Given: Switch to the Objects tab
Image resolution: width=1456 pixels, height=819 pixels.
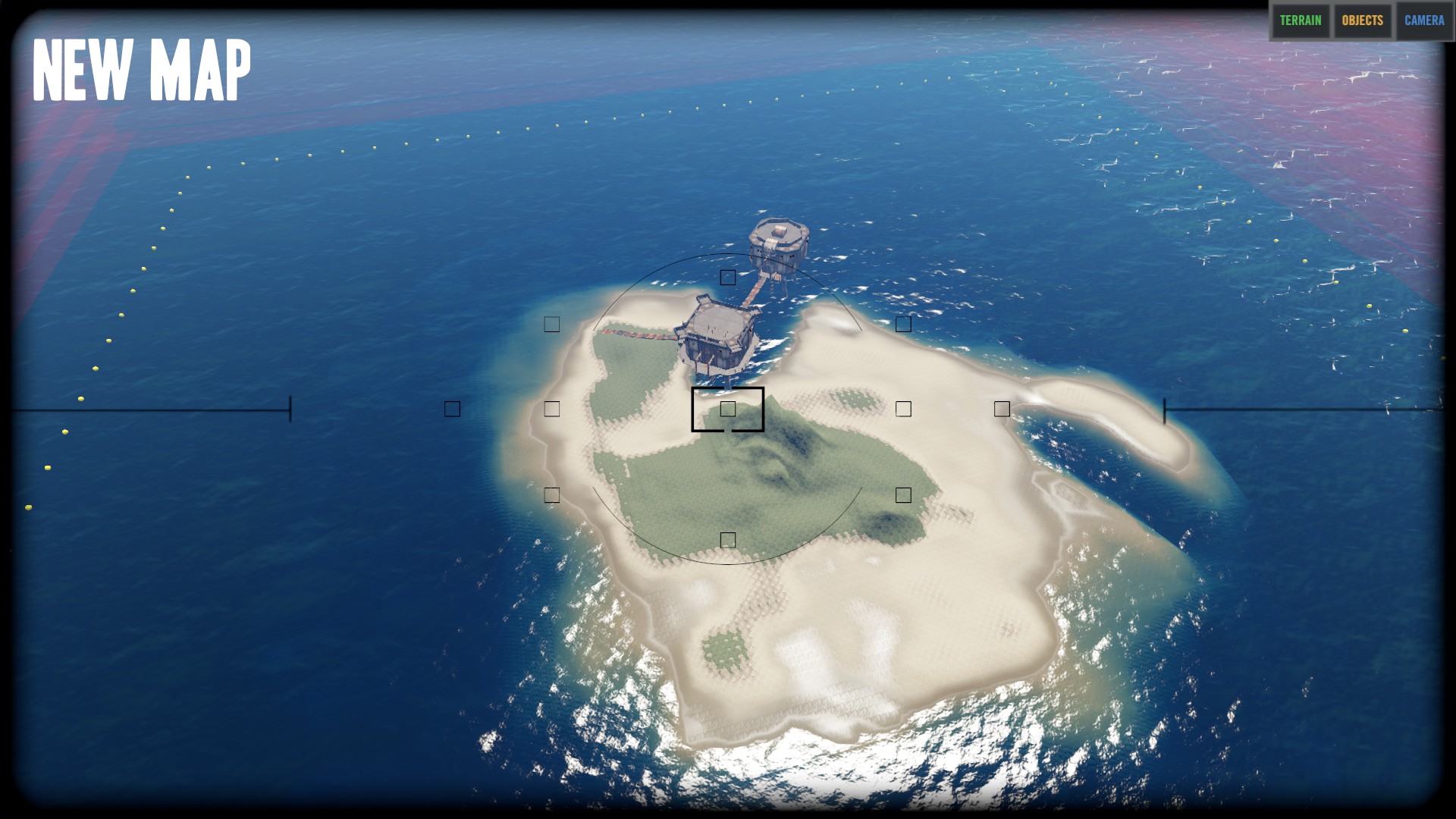Looking at the screenshot, I should pos(1363,20).
